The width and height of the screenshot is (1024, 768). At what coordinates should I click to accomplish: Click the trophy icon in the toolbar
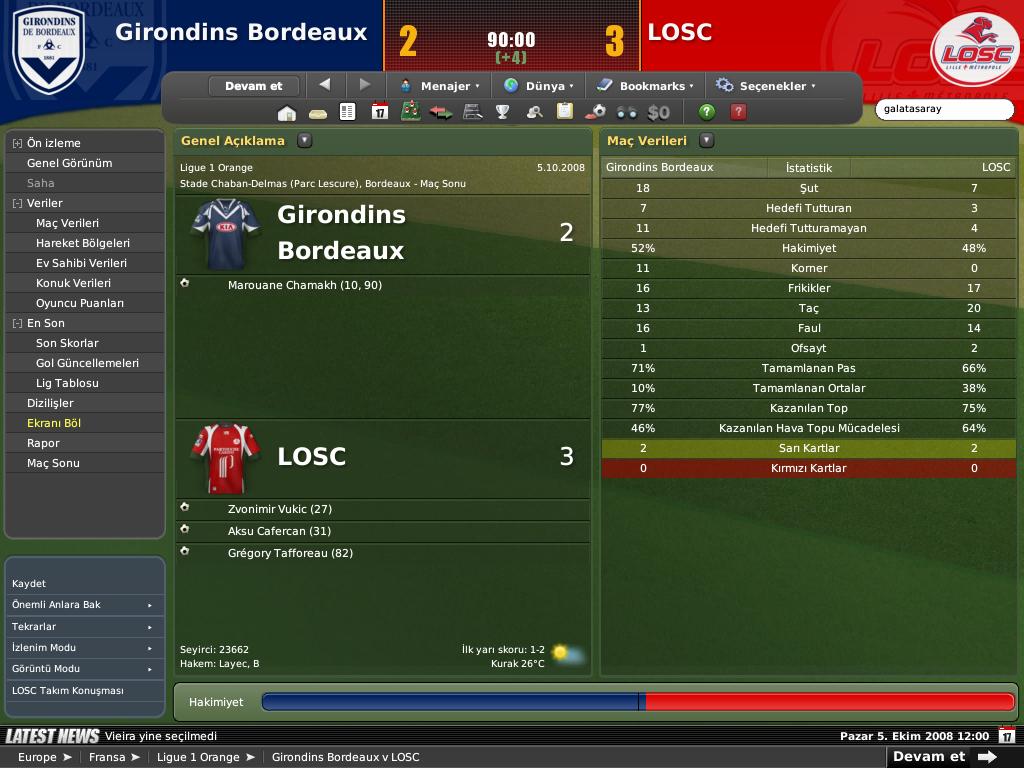(503, 112)
